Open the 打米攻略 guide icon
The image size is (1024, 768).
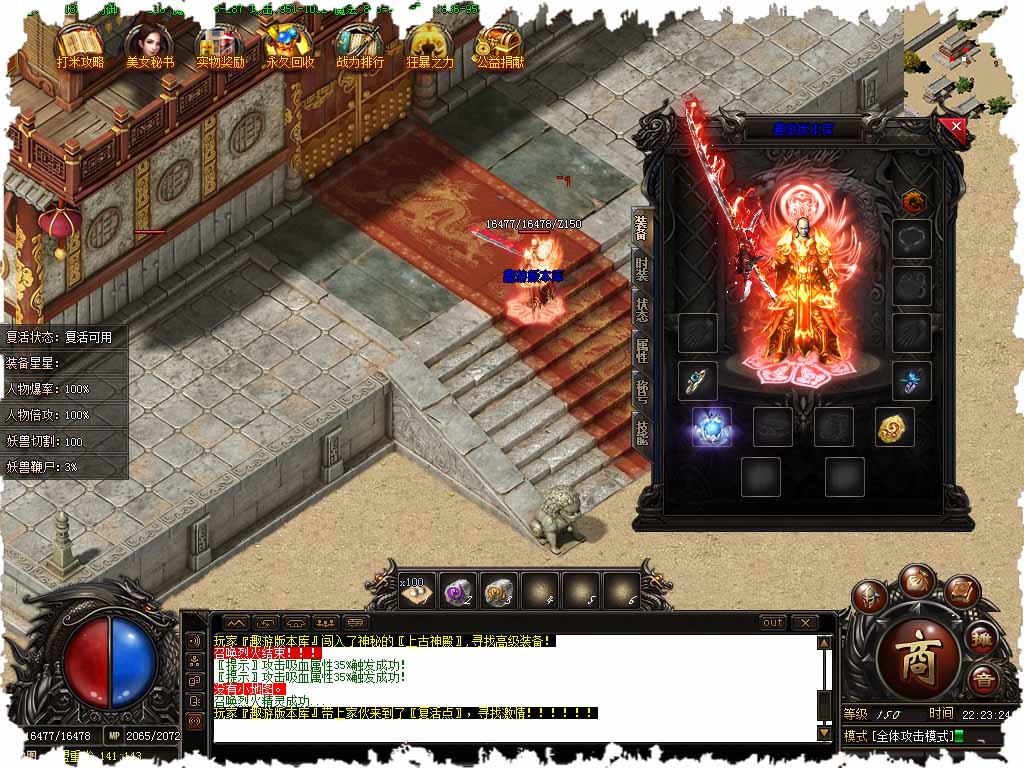point(80,46)
